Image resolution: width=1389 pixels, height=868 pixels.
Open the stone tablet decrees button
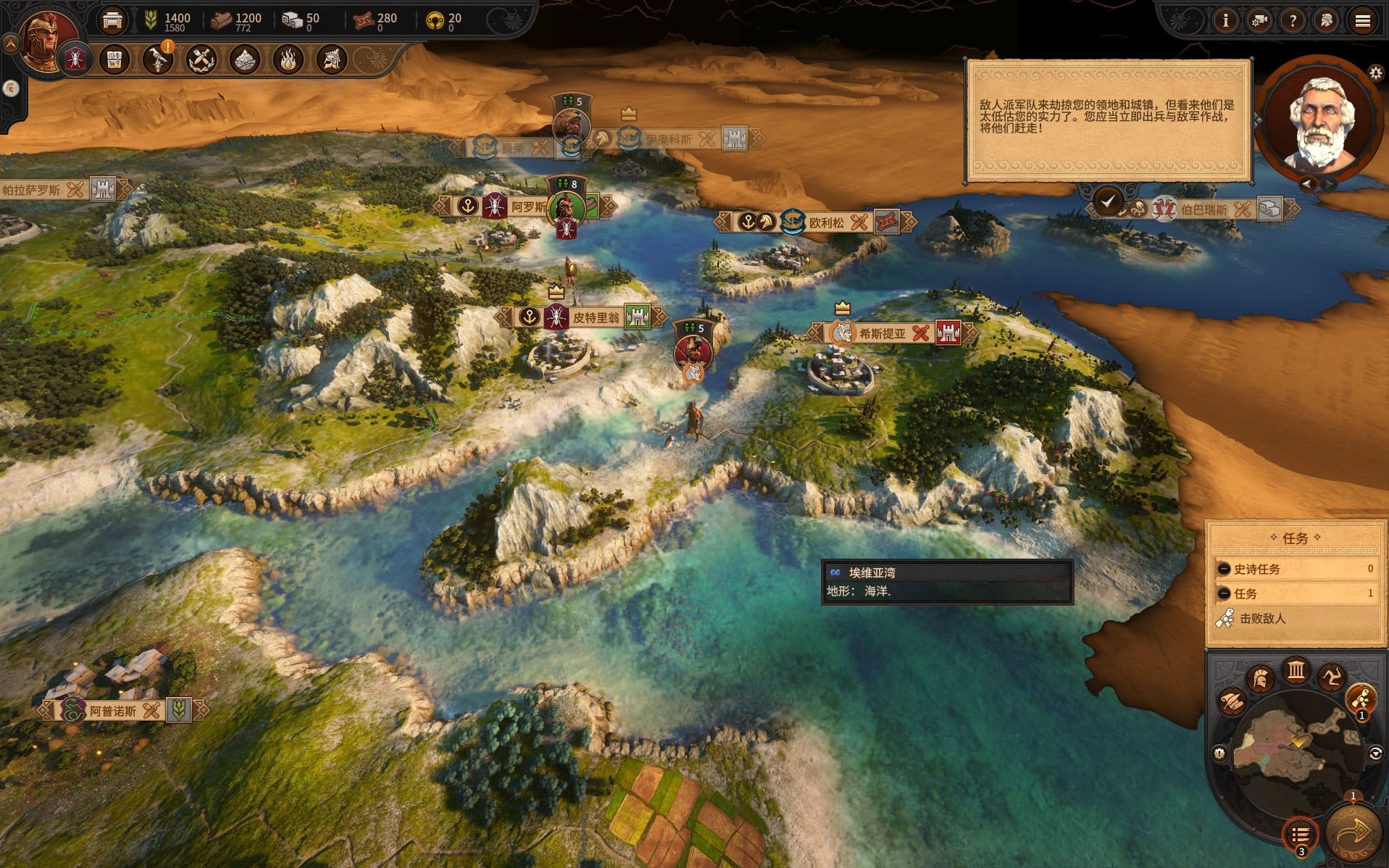[x=114, y=59]
